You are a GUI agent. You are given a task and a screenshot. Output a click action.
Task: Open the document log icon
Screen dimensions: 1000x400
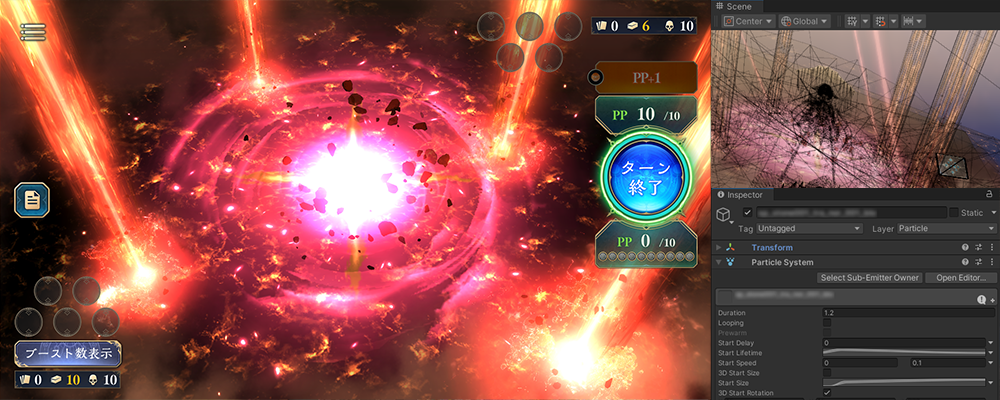(32, 199)
